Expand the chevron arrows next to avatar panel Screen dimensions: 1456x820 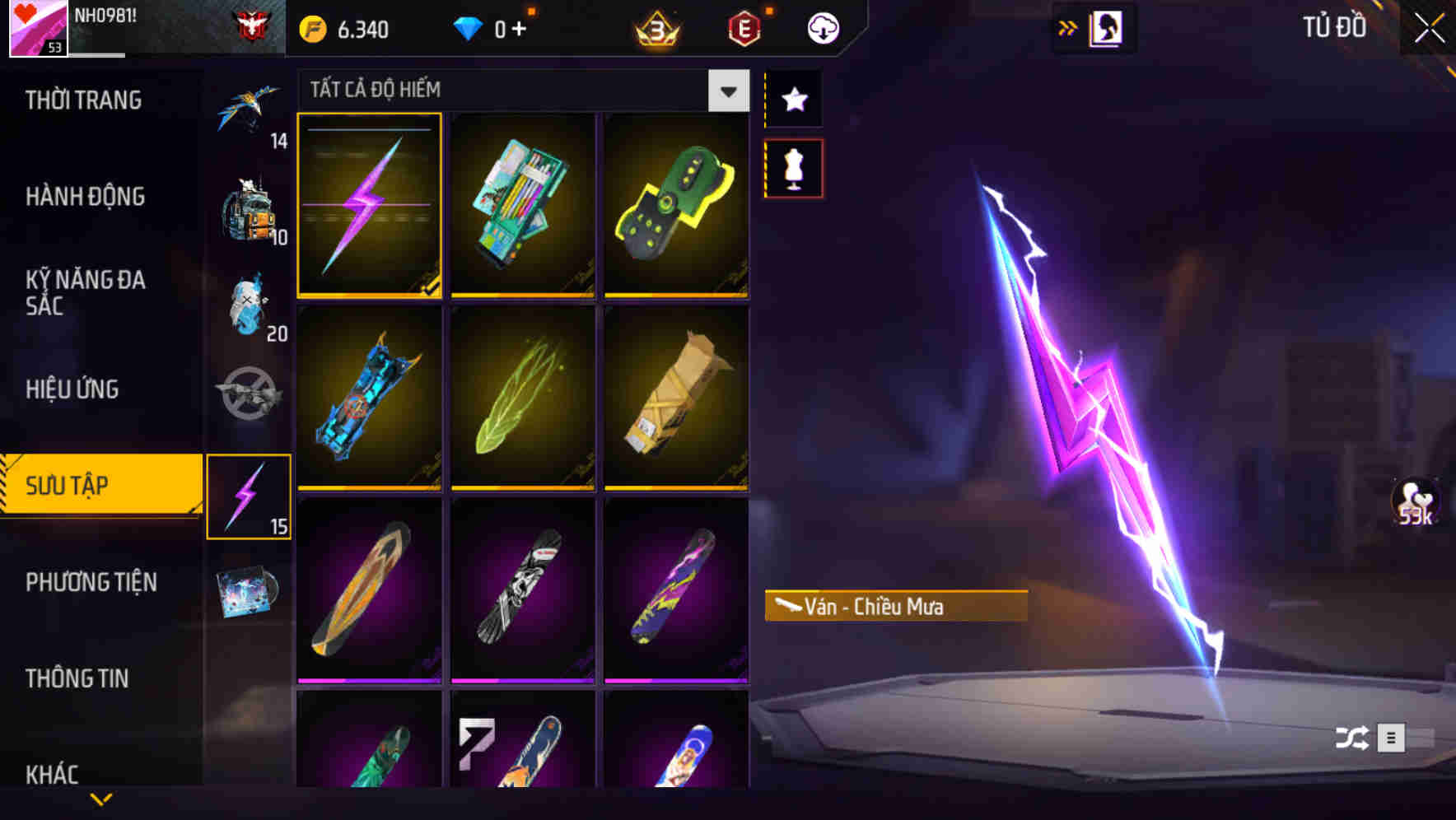[1068, 27]
